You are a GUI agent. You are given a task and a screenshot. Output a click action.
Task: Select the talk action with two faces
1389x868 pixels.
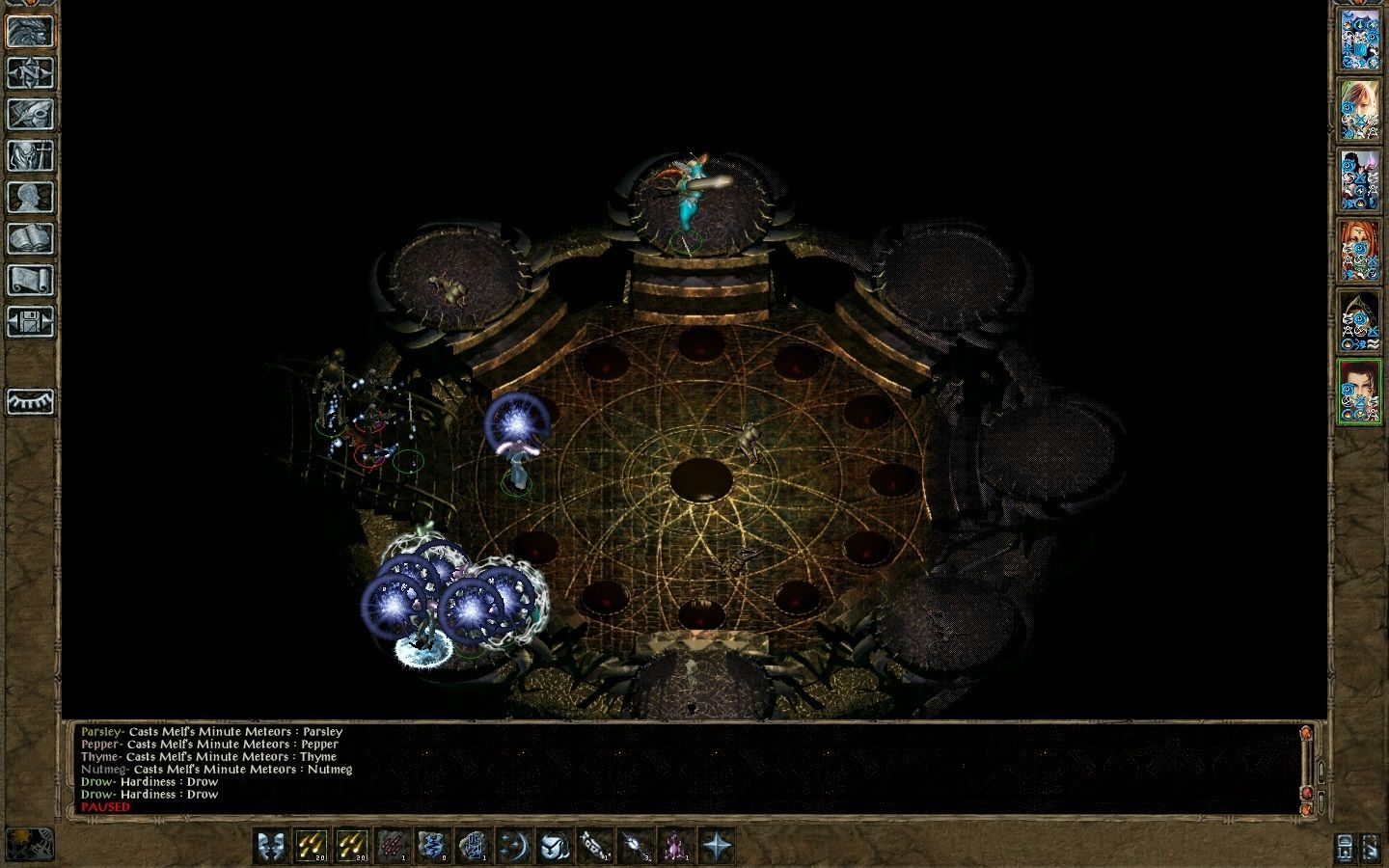pyautogui.click(x=270, y=846)
